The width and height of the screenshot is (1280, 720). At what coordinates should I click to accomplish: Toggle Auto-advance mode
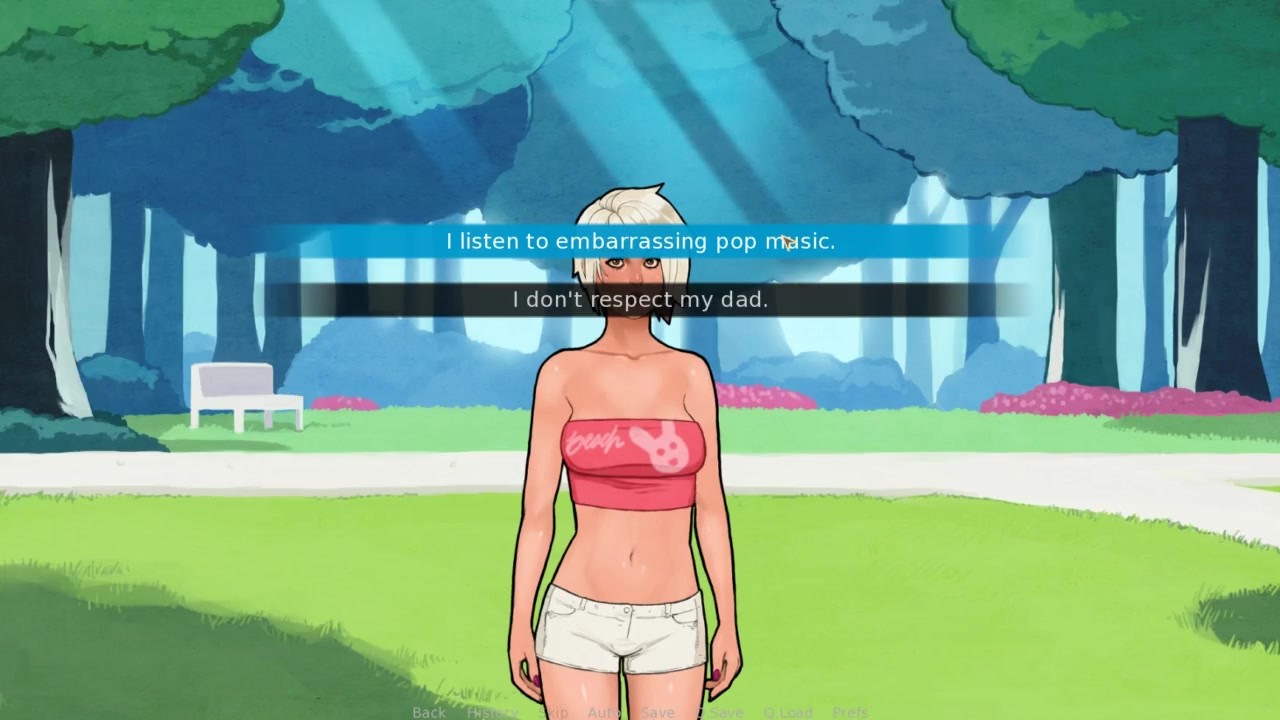604,712
